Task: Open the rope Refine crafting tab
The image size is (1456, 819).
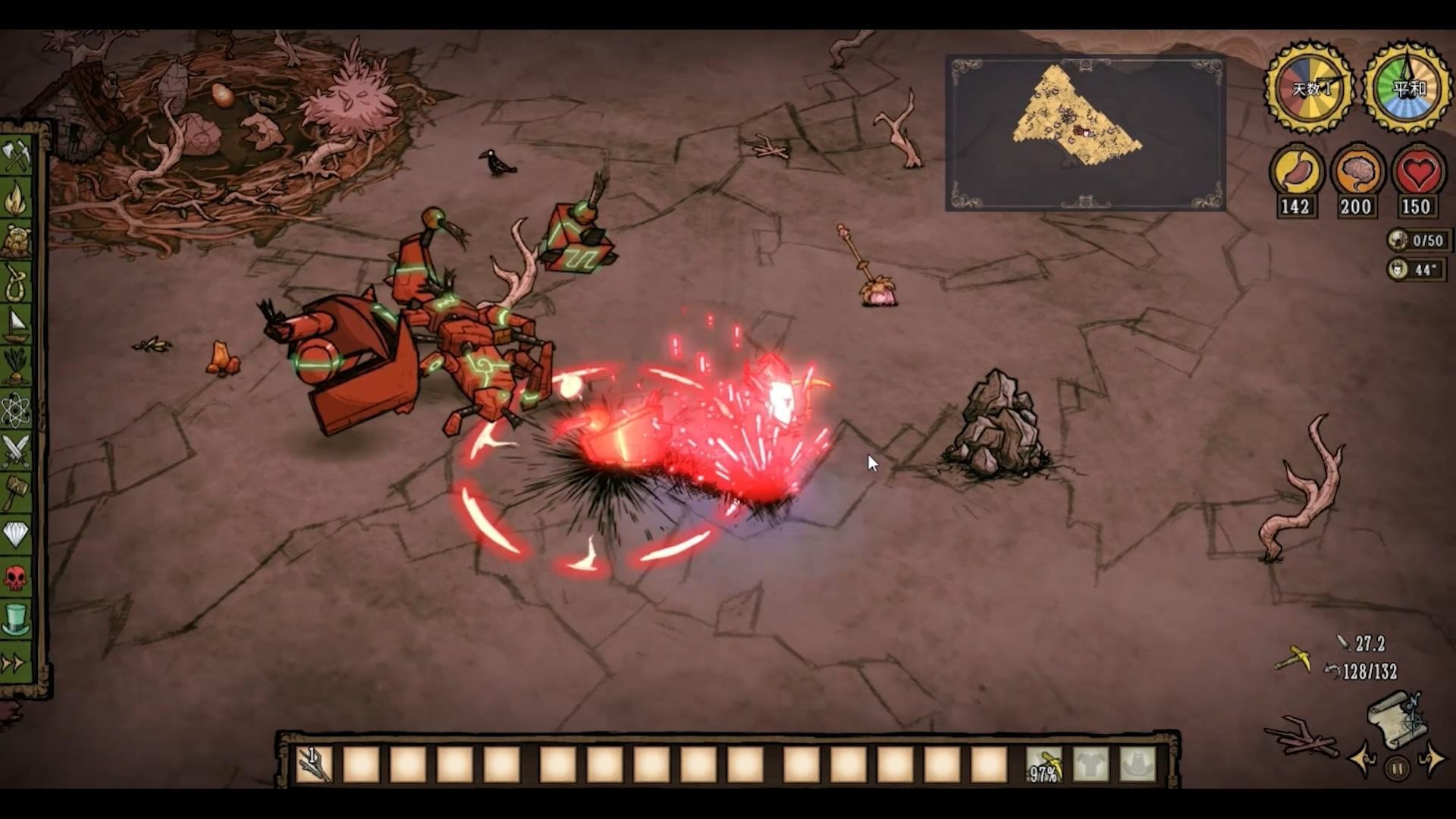Action: (x=16, y=283)
